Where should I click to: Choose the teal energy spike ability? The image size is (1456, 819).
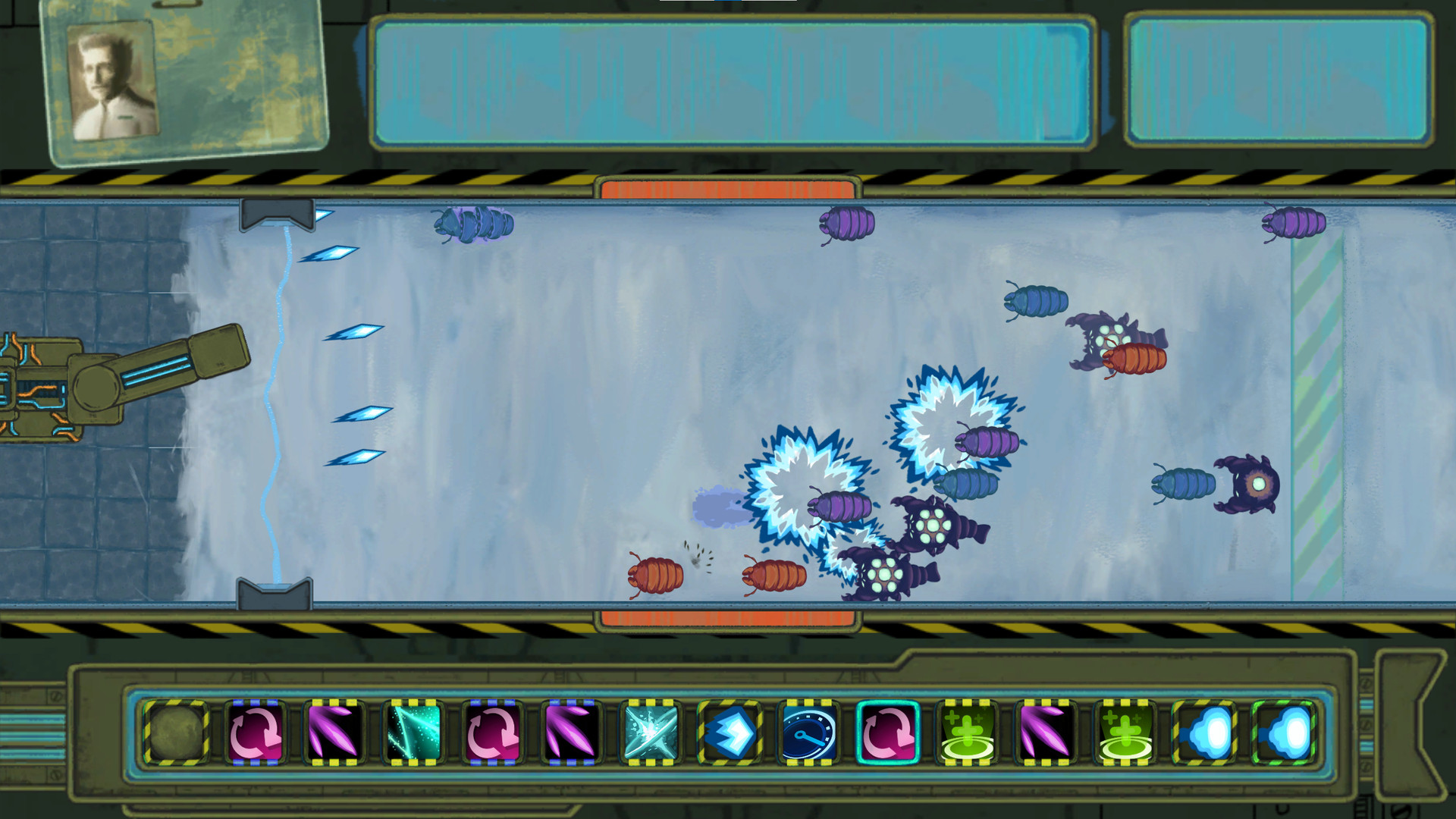414,732
